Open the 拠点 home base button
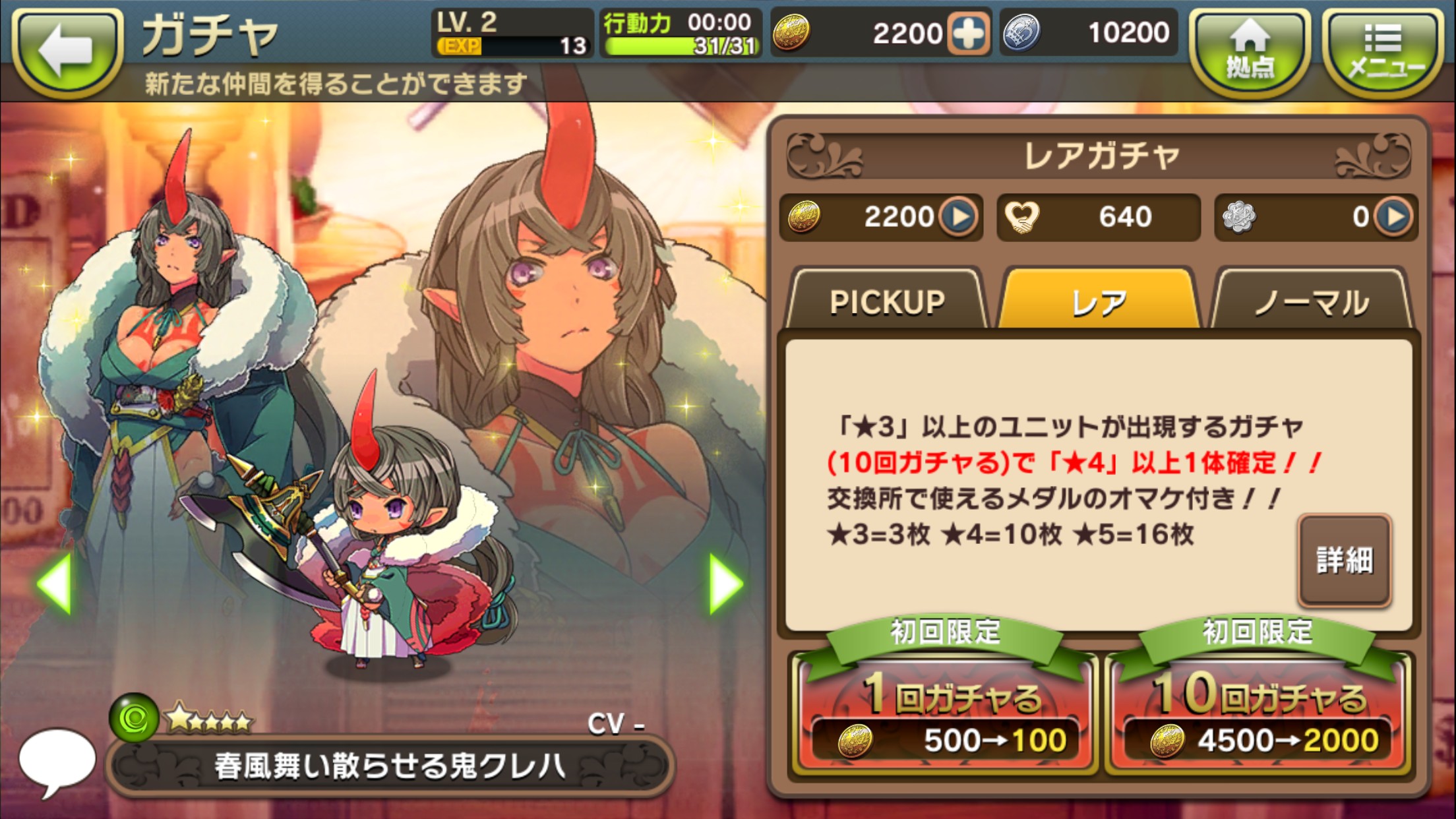Image resolution: width=1456 pixels, height=819 pixels. point(1250,51)
